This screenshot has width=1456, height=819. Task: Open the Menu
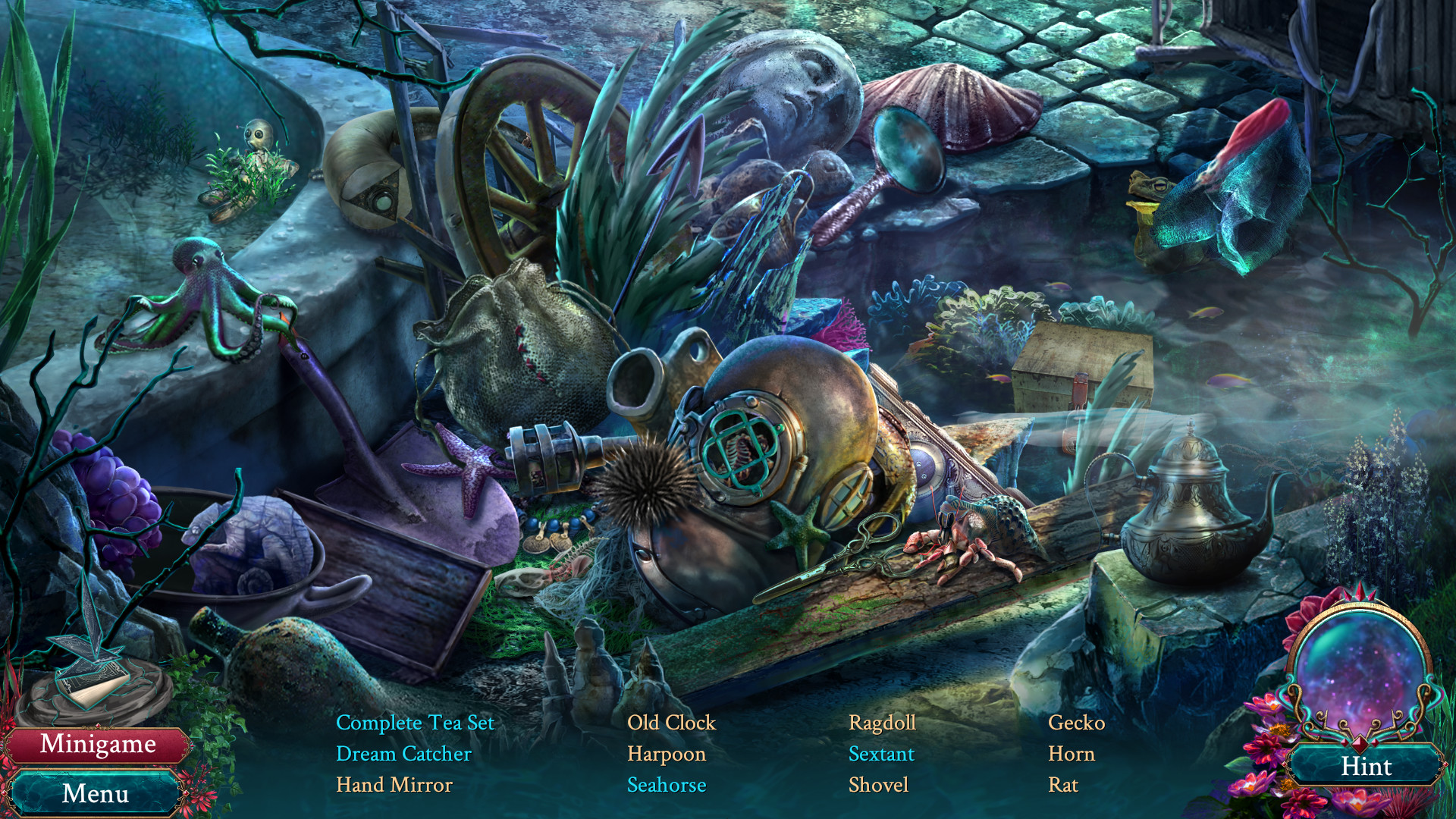(96, 794)
